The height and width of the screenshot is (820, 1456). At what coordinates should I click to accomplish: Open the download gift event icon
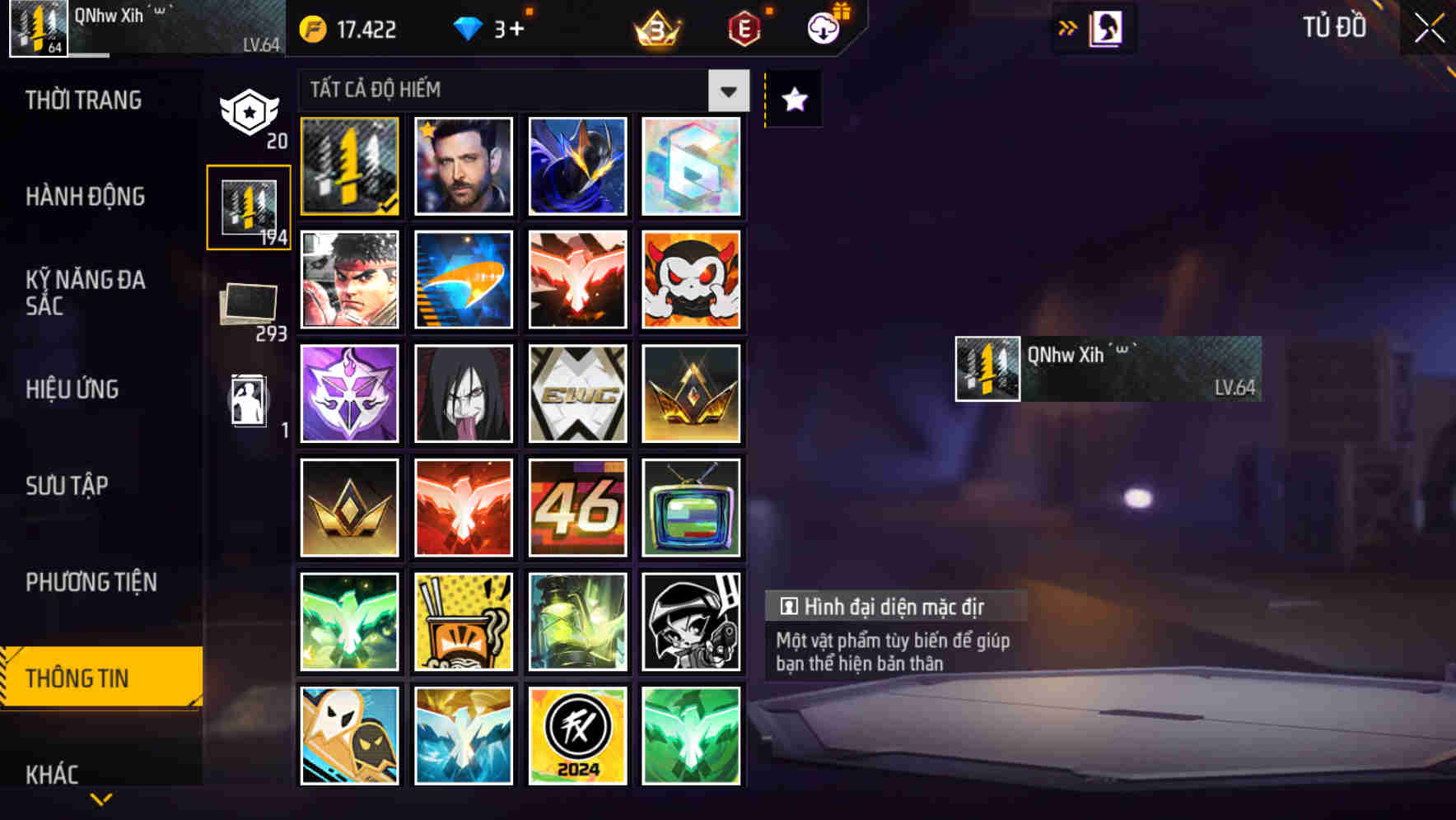(822, 27)
